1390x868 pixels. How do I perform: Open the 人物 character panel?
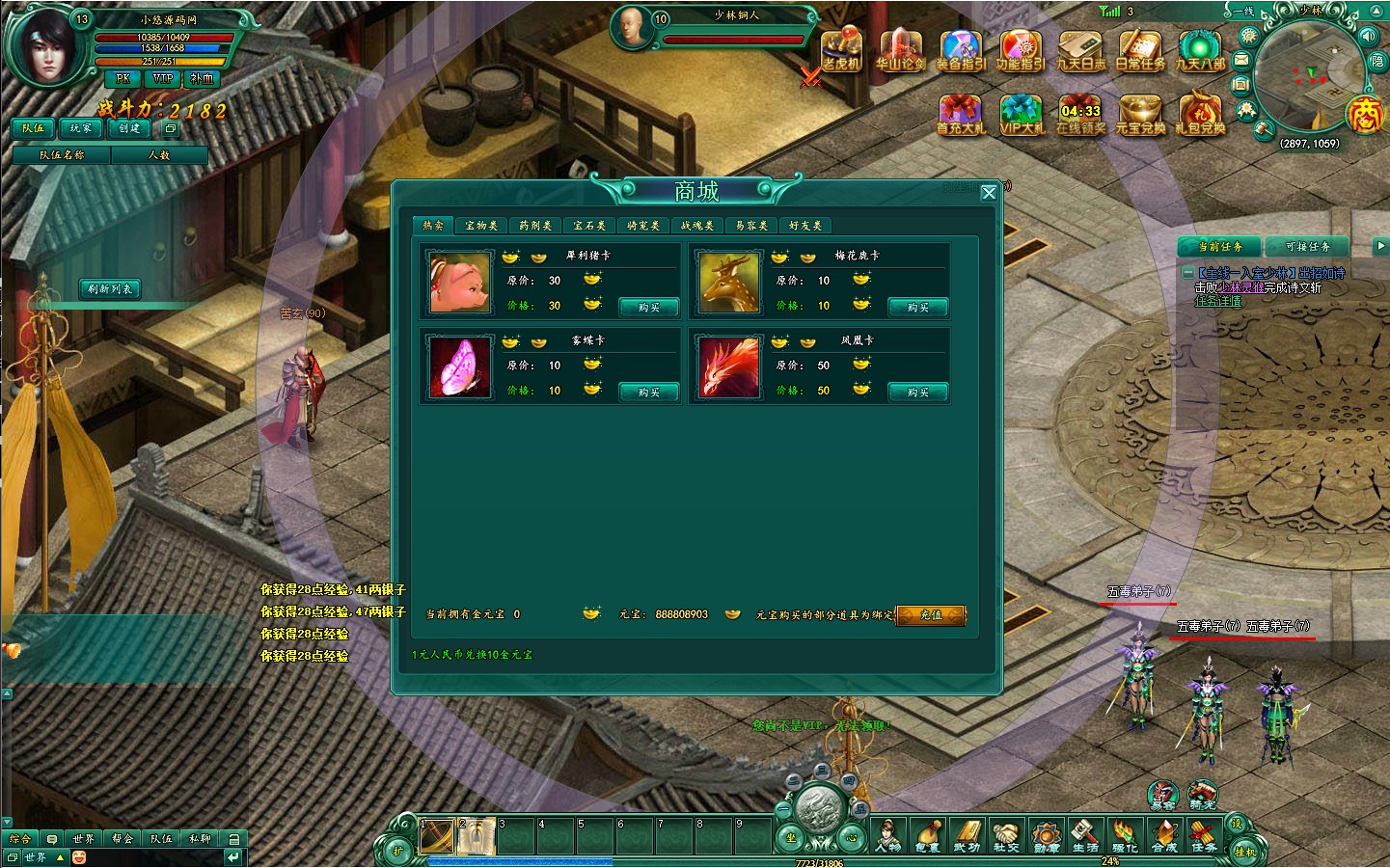point(887,835)
